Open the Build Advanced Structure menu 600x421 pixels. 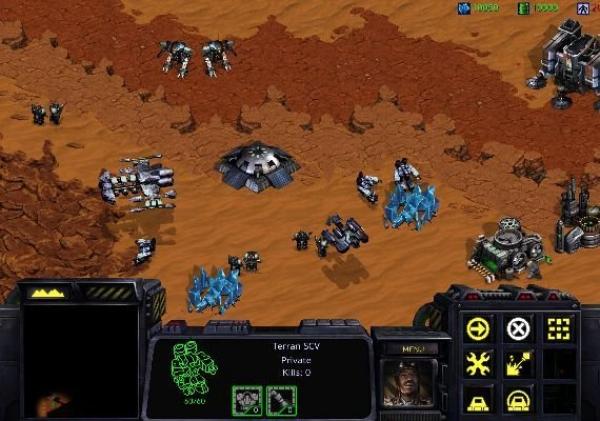517,399
